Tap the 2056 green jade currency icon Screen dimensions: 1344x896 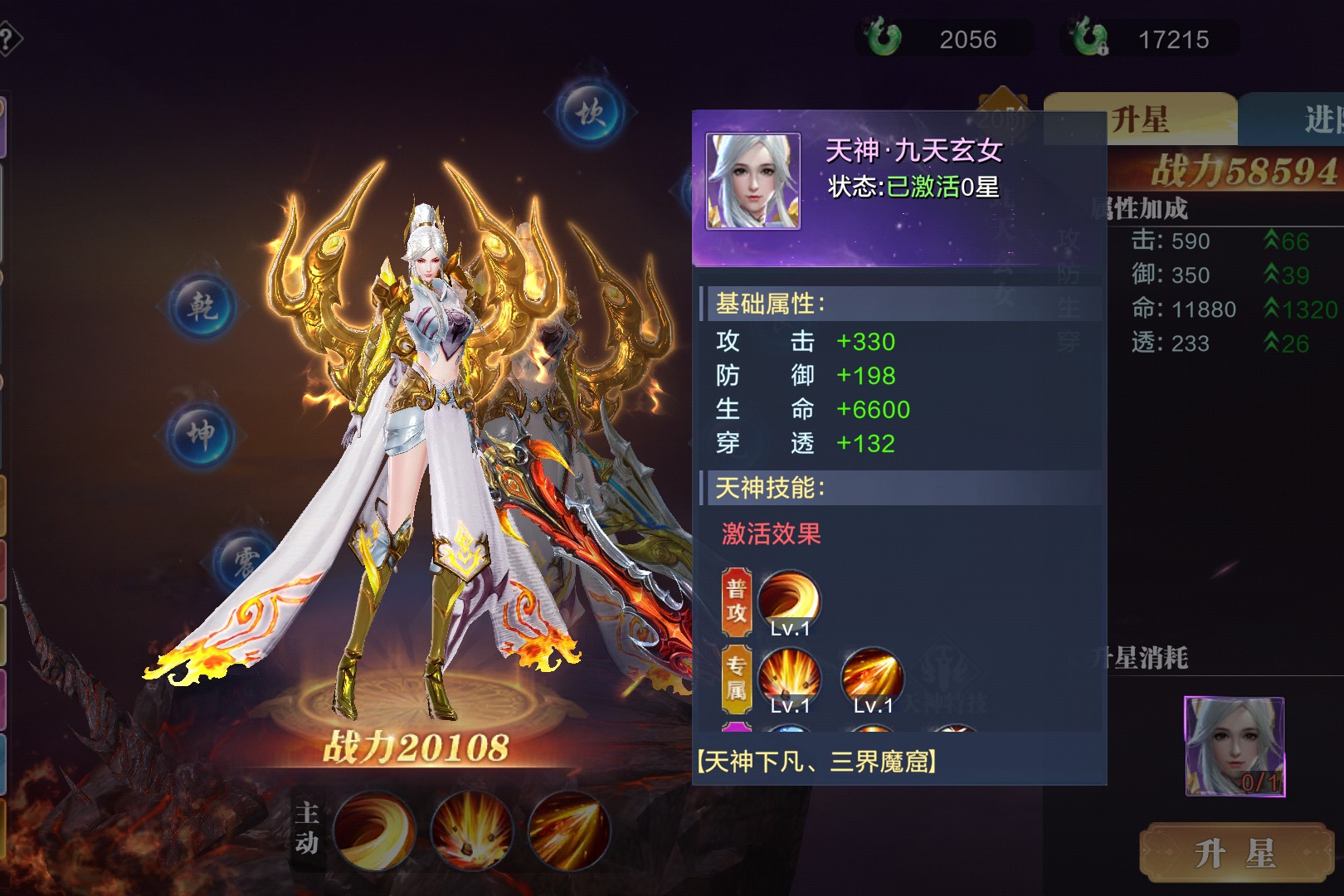pyautogui.click(x=883, y=38)
